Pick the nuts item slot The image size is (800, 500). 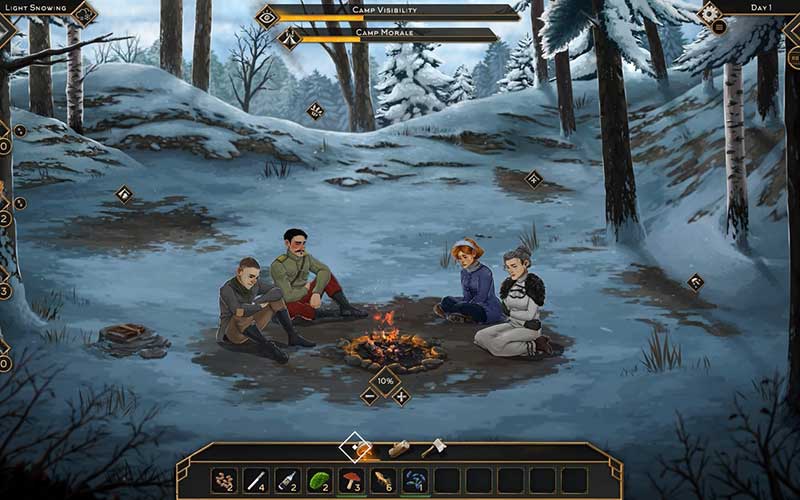pyautogui.click(x=224, y=481)
